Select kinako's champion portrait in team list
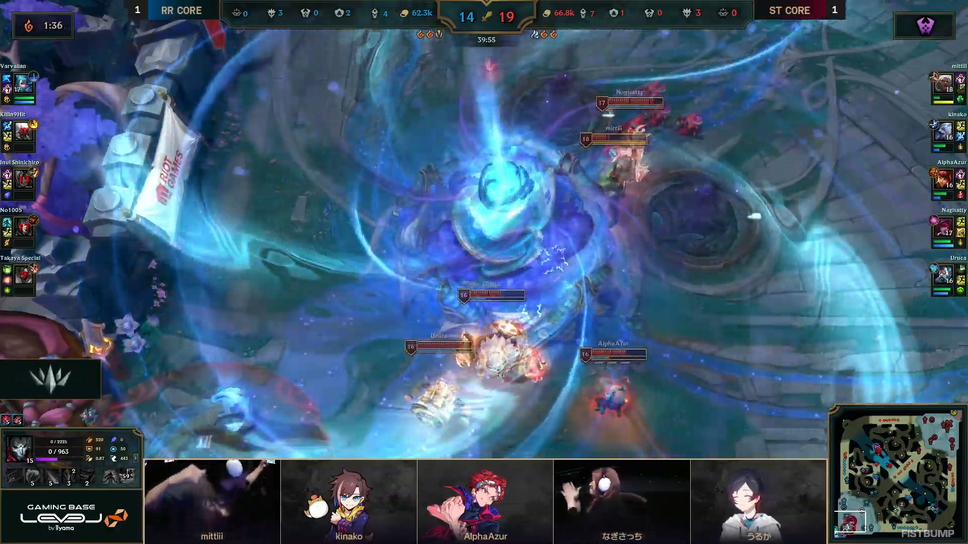The height and width of the screenshot is (544, 968). [x=943, y=133]
